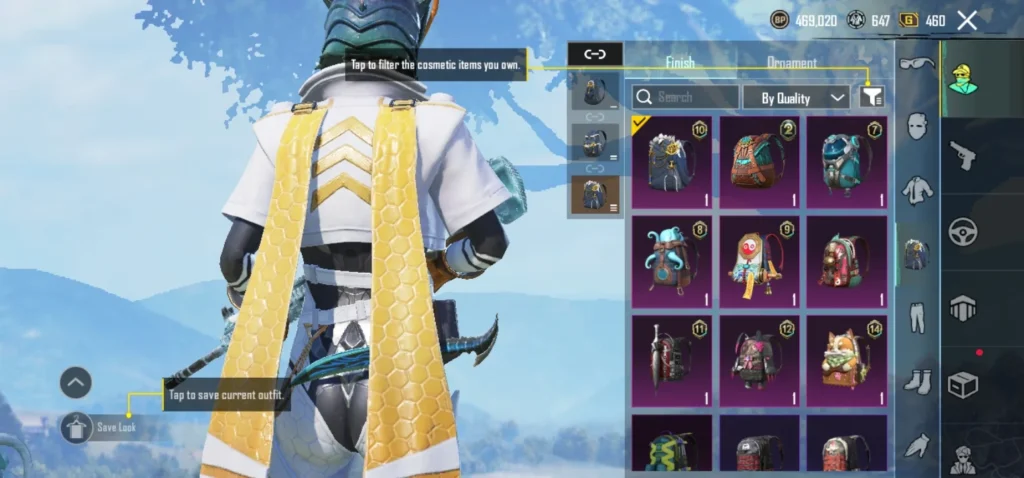Image resolution: width=1024 pixels, height=478 pixels.
Task: Select the teal level 7 backpack
Action: (847, 162)
